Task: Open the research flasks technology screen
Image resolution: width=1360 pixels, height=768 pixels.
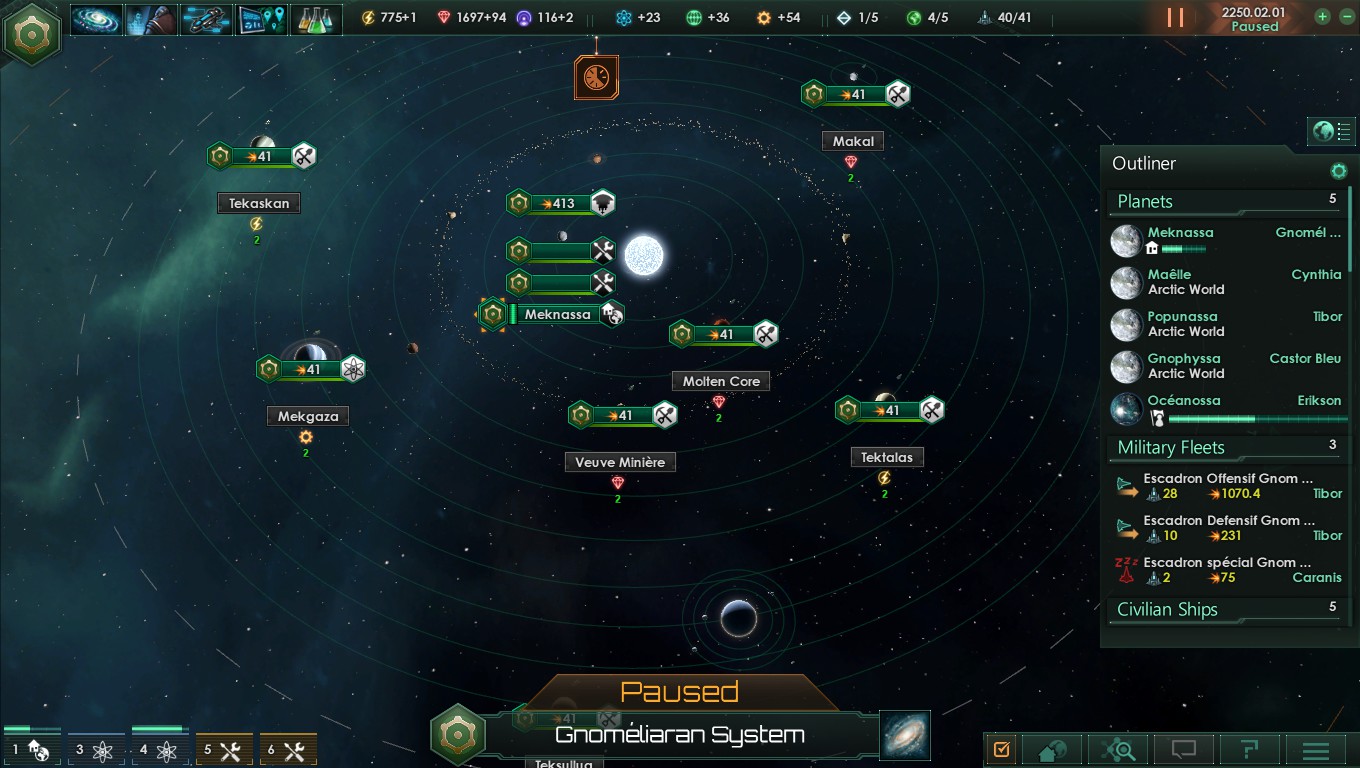Action: click(316, 18)
